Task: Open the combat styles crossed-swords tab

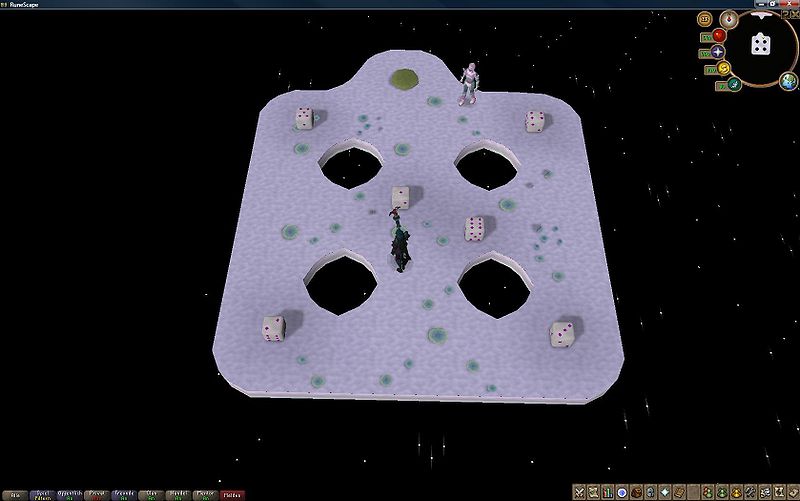Action: coord(579,491)
